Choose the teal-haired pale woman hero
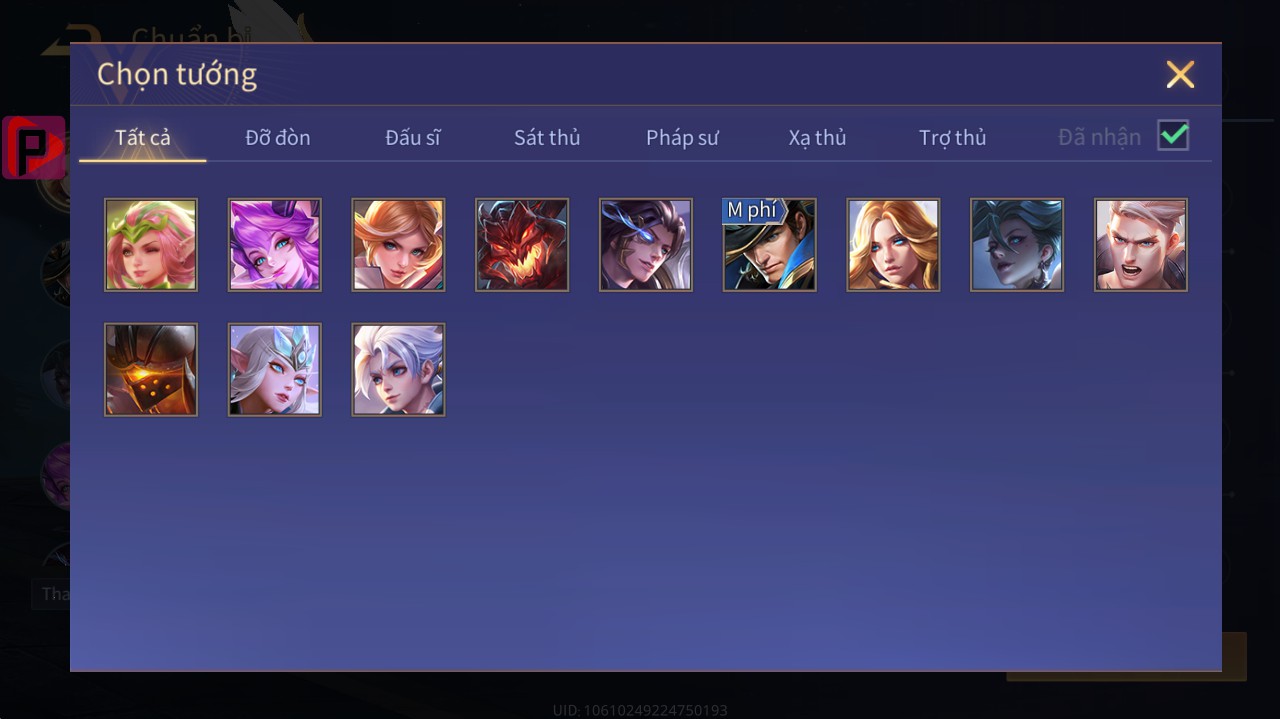 (1017, 245)
